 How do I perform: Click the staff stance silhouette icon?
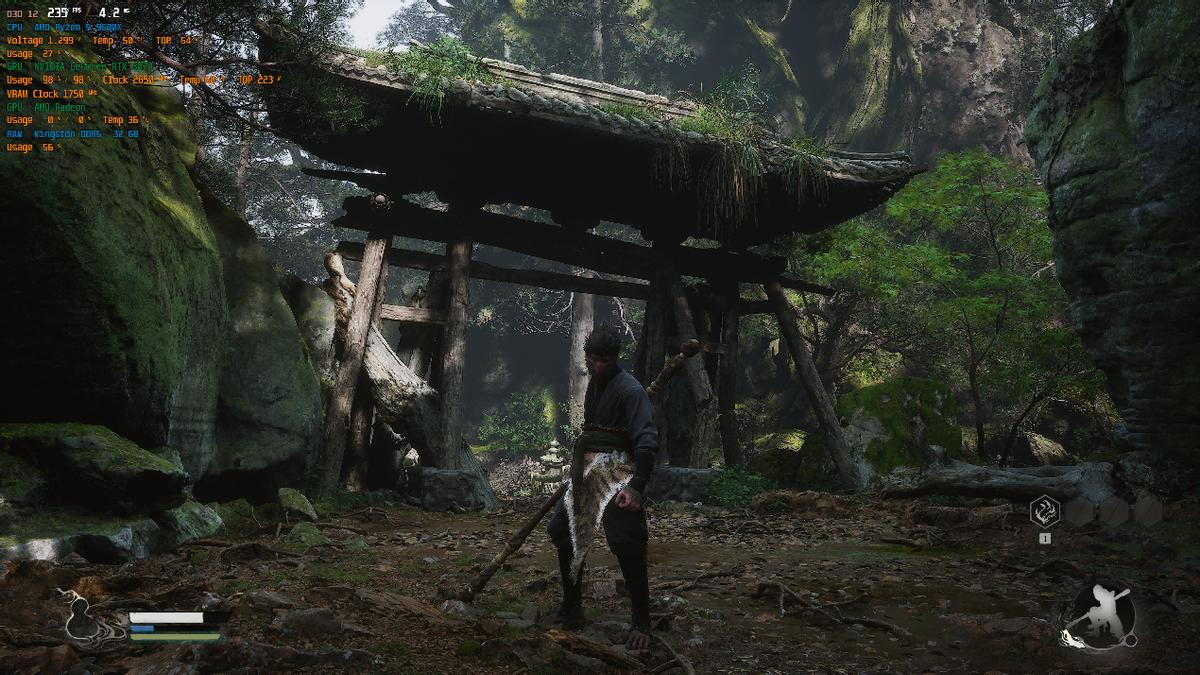(1100, 616)
